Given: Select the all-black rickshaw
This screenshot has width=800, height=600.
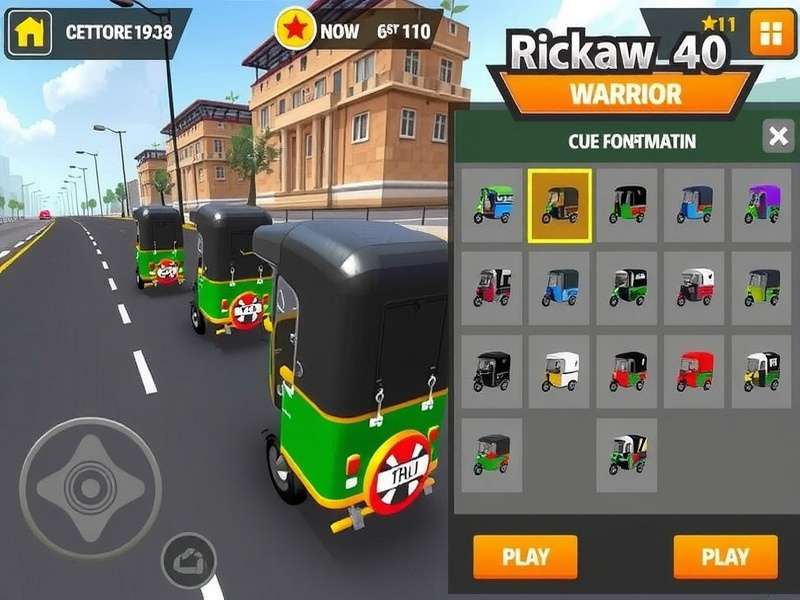Looking at the screenshot, I should (493, 371).
